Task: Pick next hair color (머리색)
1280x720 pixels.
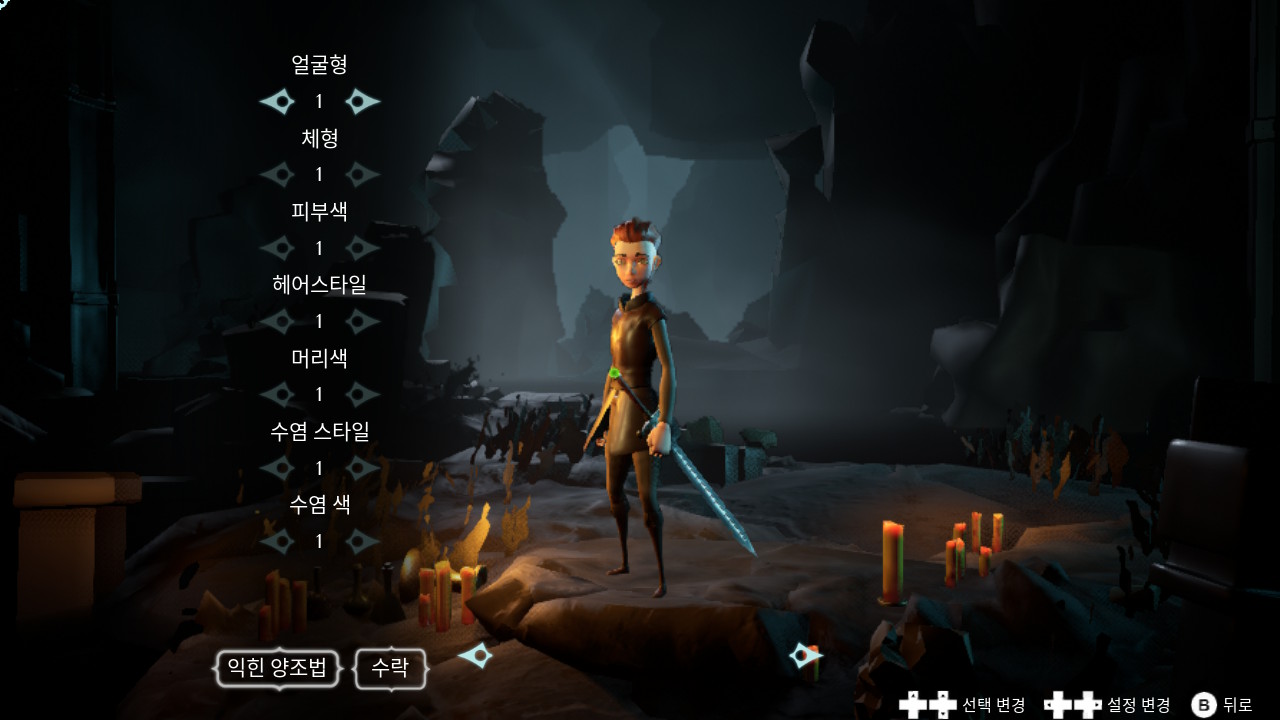Action: tap(362, 394)
